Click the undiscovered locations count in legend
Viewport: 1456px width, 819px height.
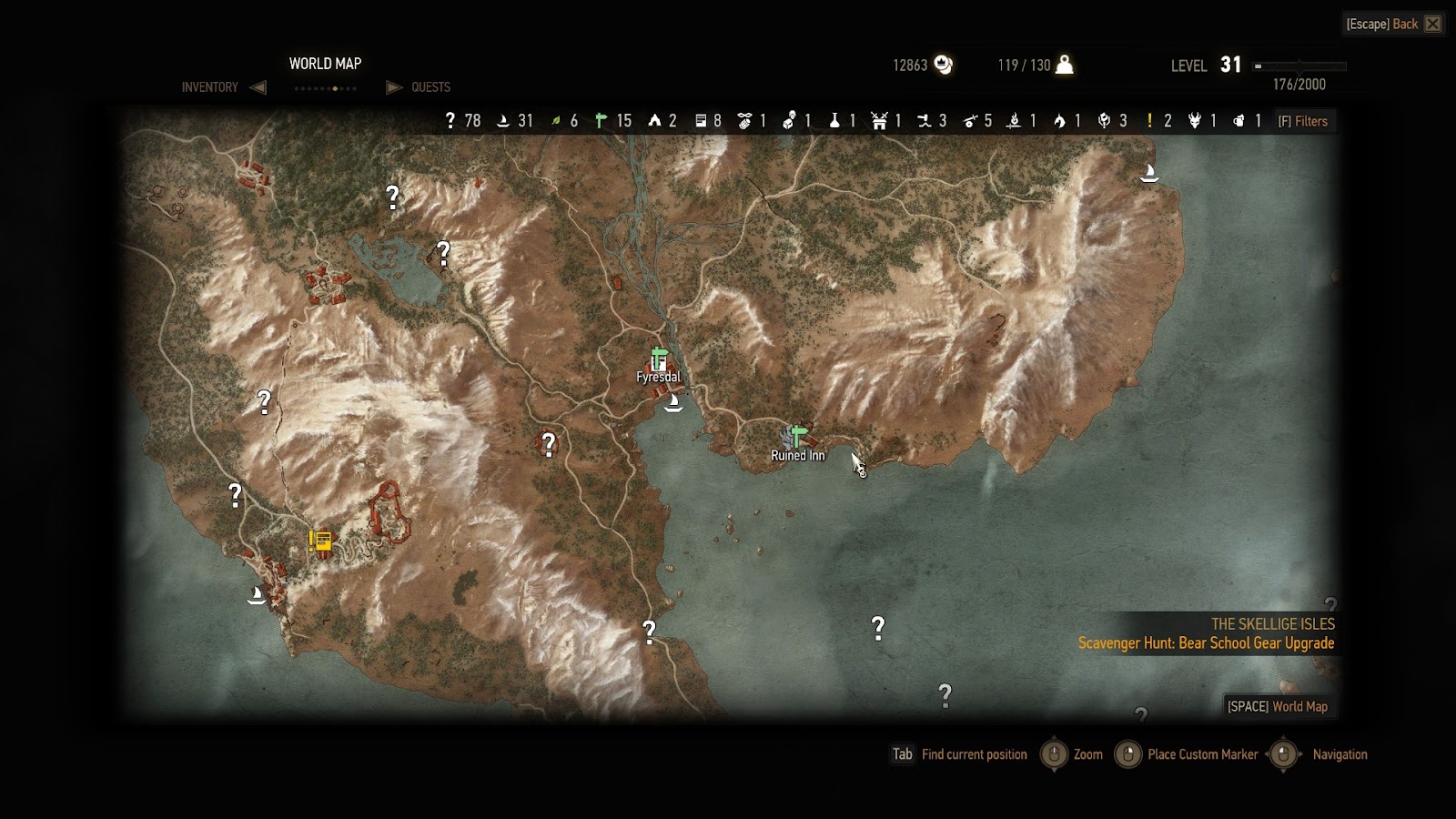462,121
